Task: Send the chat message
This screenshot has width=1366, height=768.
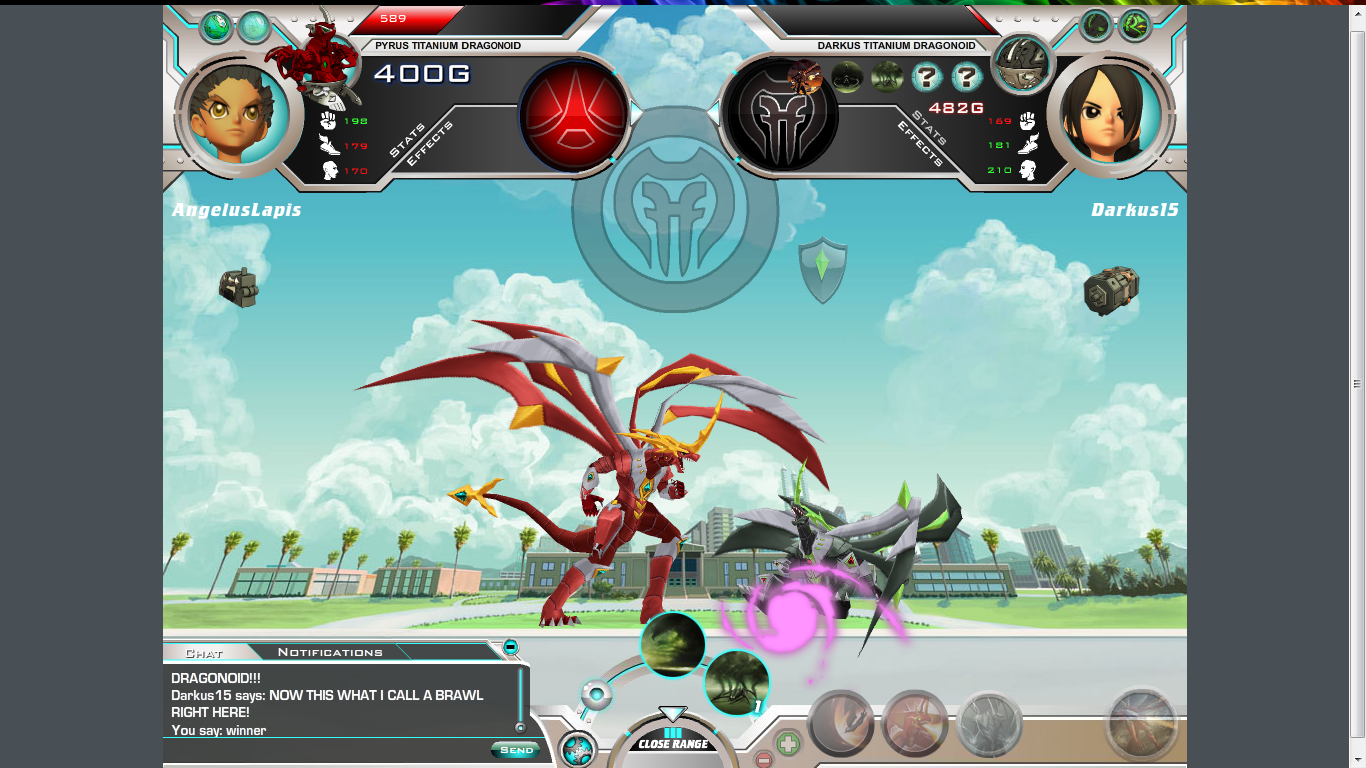Action: [x=516, y=750]
